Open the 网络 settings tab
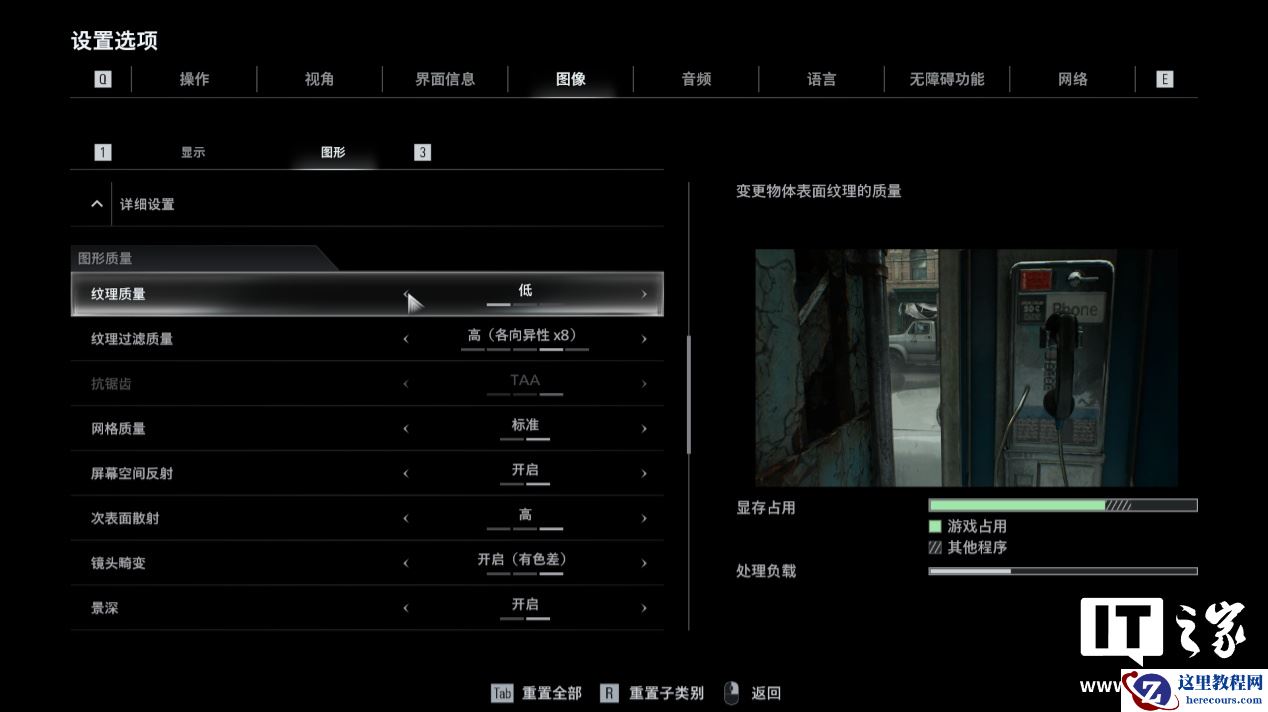1268x712 pixels. click(1072, 79)
